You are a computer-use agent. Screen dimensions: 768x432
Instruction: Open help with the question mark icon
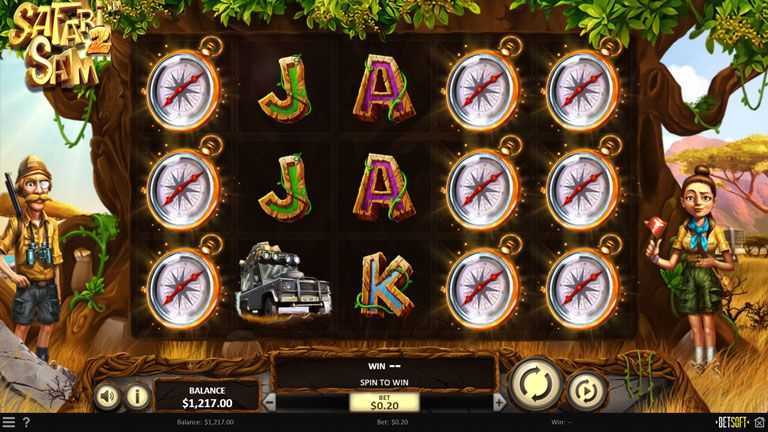[x=26, y=423]
